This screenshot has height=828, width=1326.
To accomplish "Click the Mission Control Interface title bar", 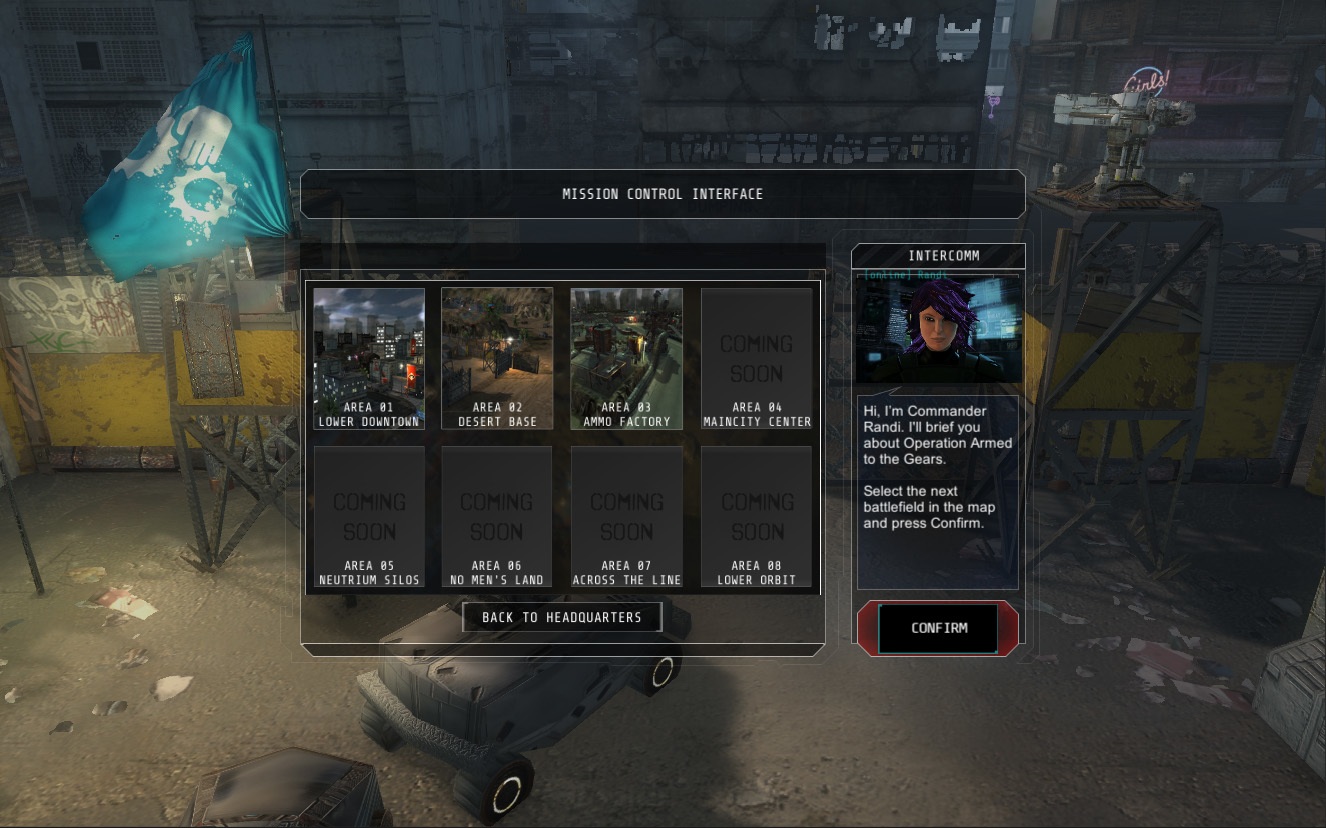I will (x=662, y=193).
